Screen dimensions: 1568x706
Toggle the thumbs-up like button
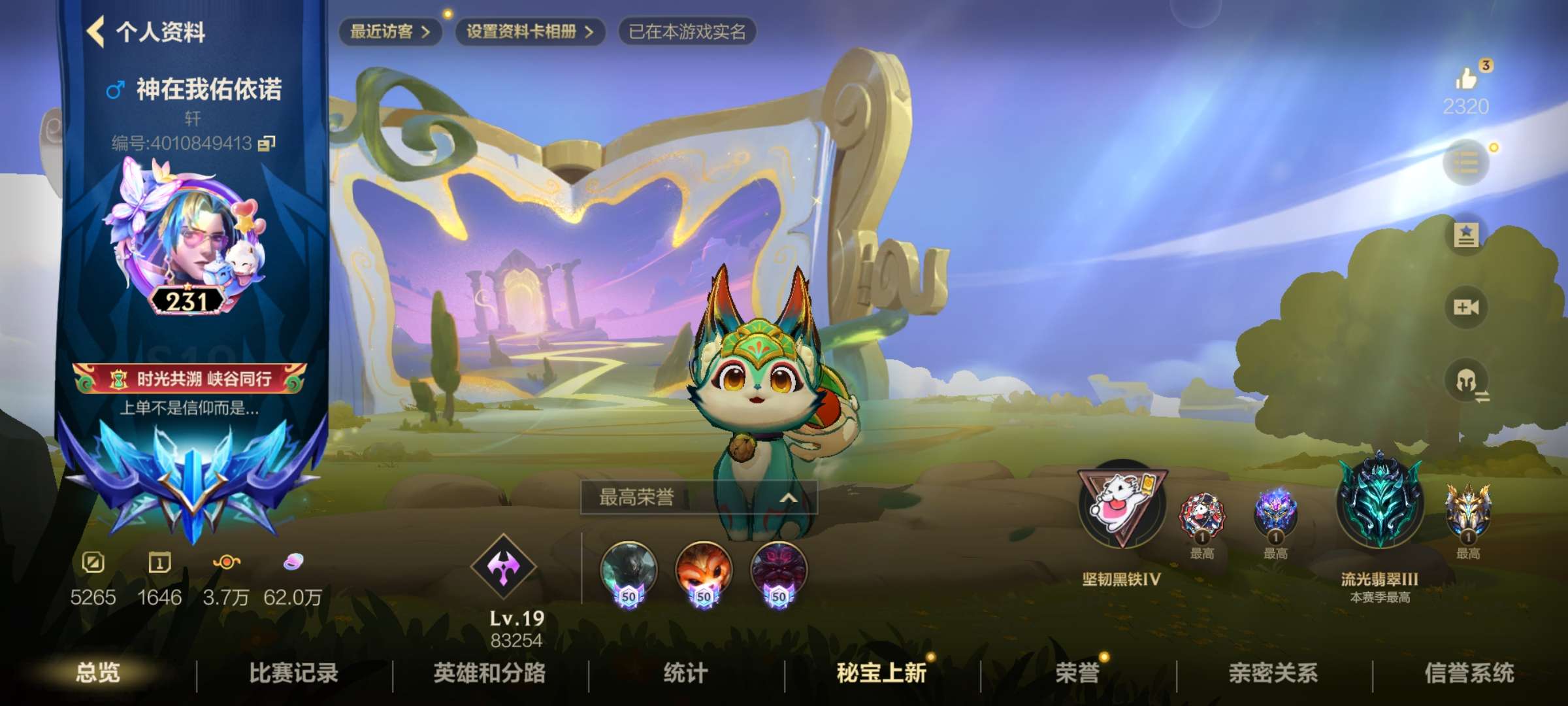1467,78
